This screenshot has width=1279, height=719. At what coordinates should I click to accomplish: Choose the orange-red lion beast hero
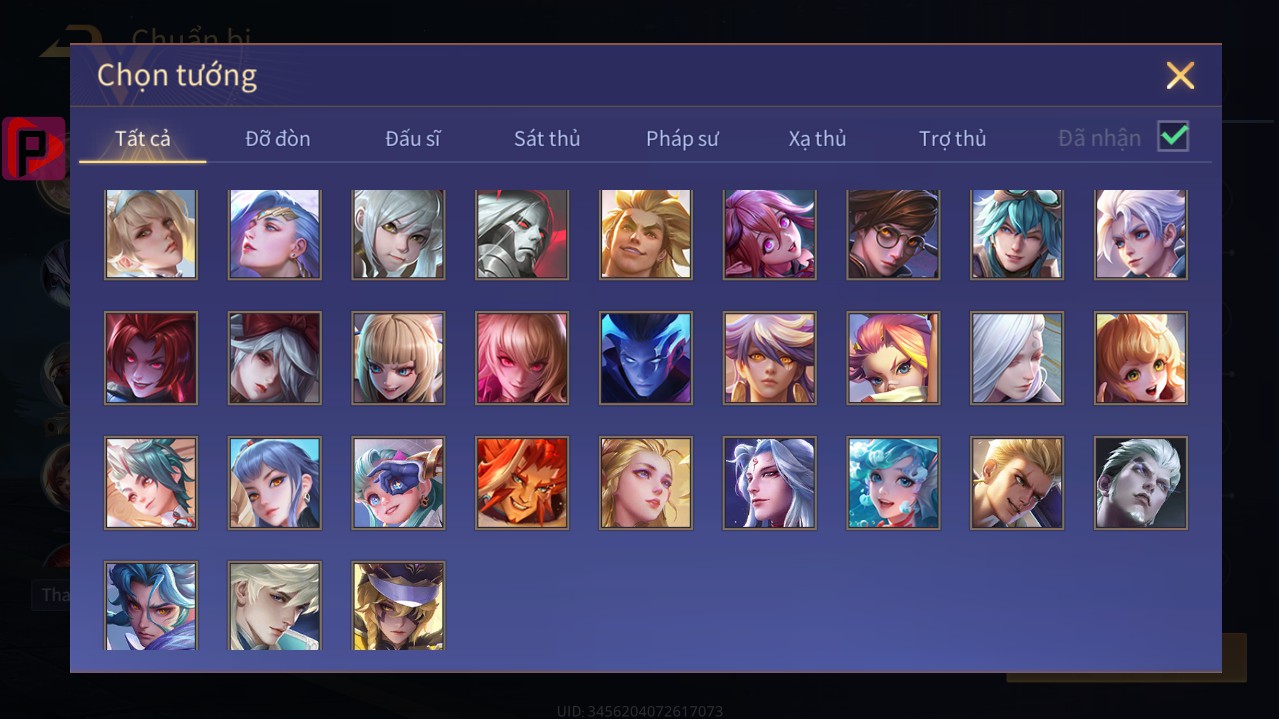click(522, 483)
